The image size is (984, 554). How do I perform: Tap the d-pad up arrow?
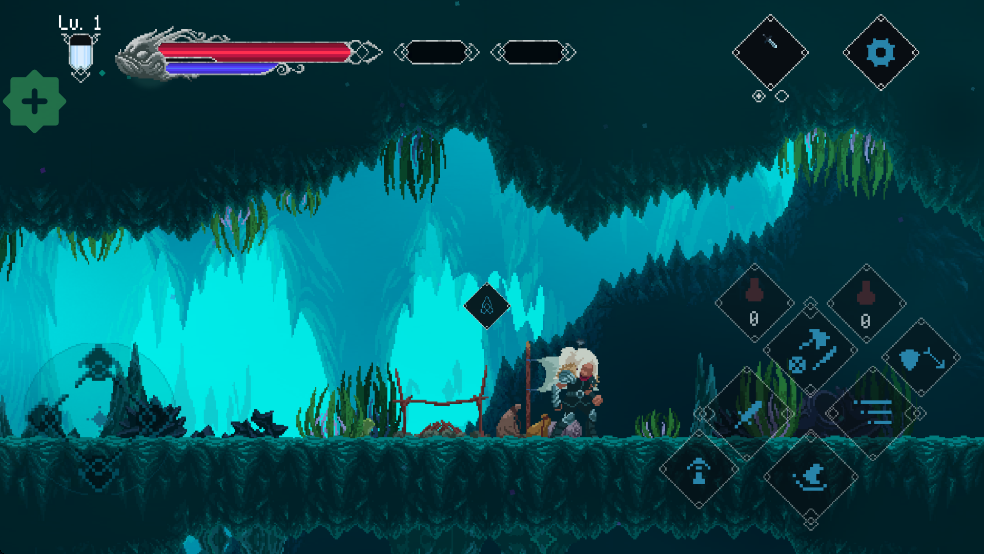pyautogui.click(x=100, y=362)
